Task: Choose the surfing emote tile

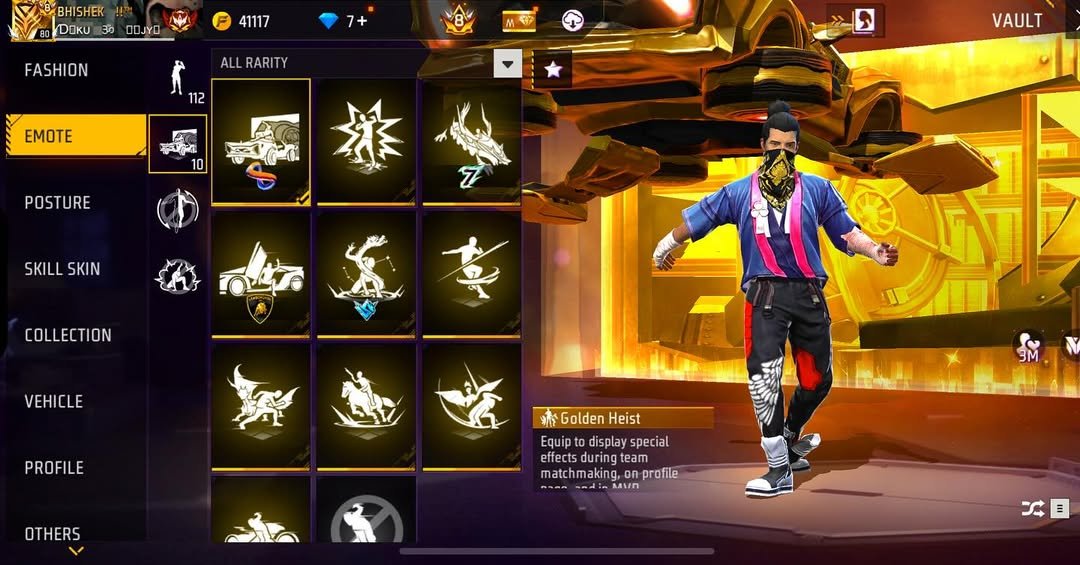Action: coord(471,274)
